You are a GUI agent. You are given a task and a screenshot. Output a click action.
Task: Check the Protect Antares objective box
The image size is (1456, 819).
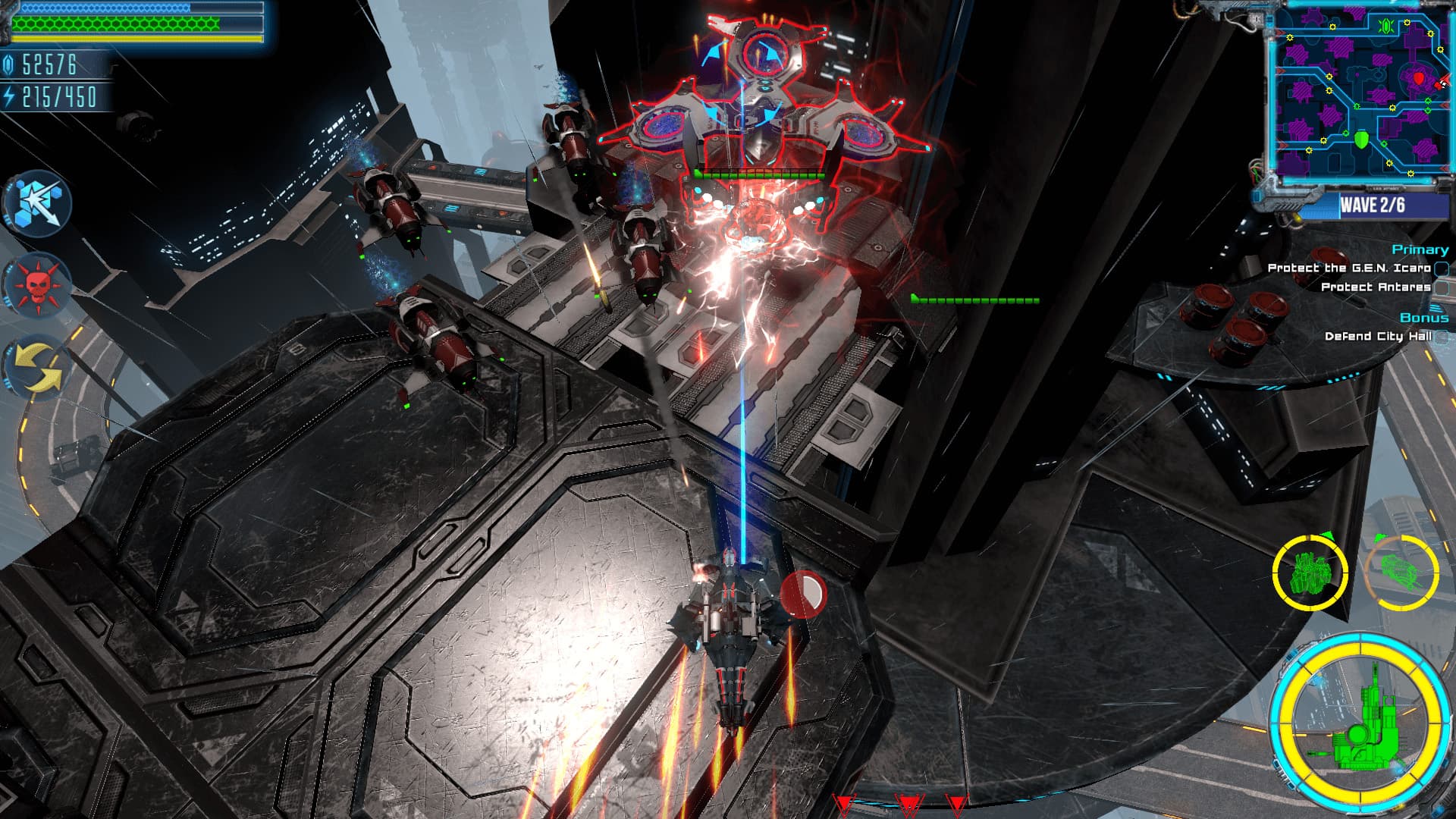1443,287
